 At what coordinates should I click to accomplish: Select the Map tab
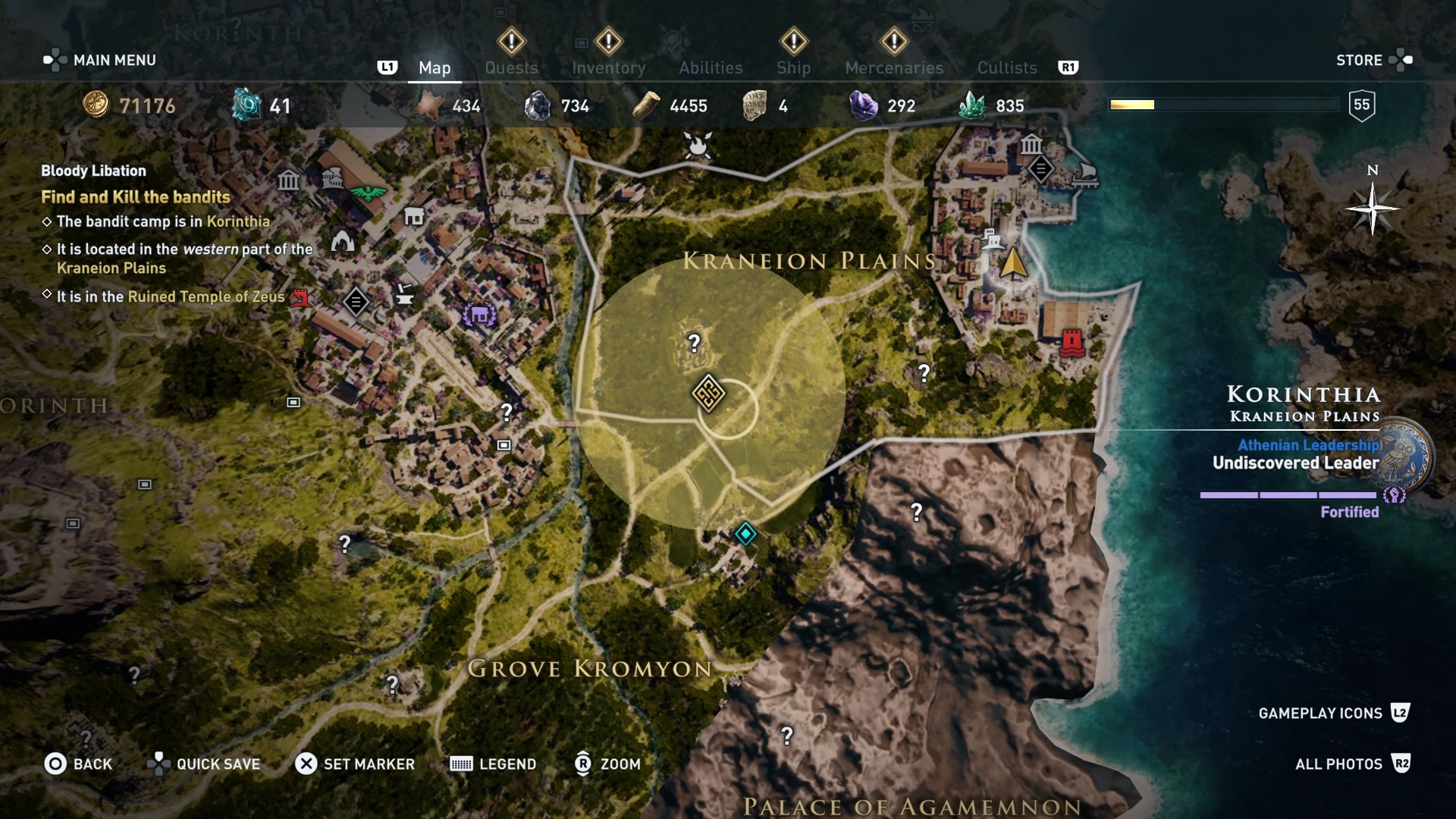pos(435,67)
